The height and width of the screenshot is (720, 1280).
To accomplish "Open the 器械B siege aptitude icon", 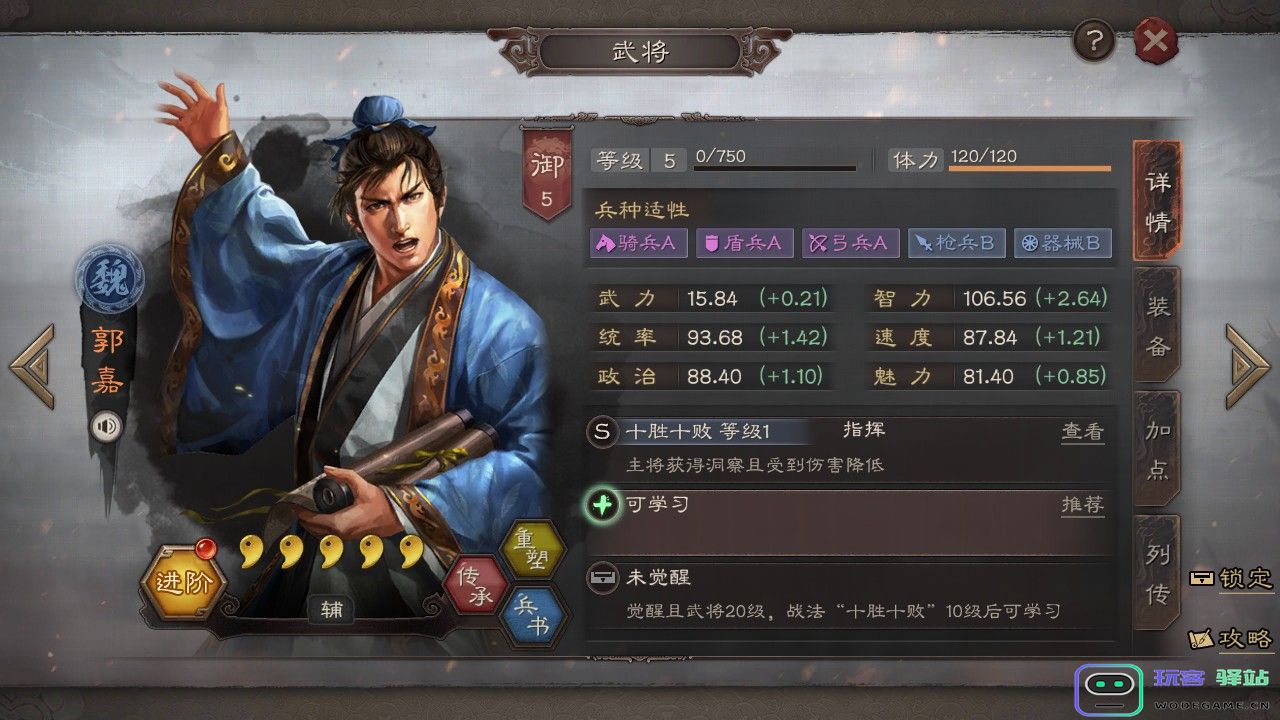I will click(1063, 242).
